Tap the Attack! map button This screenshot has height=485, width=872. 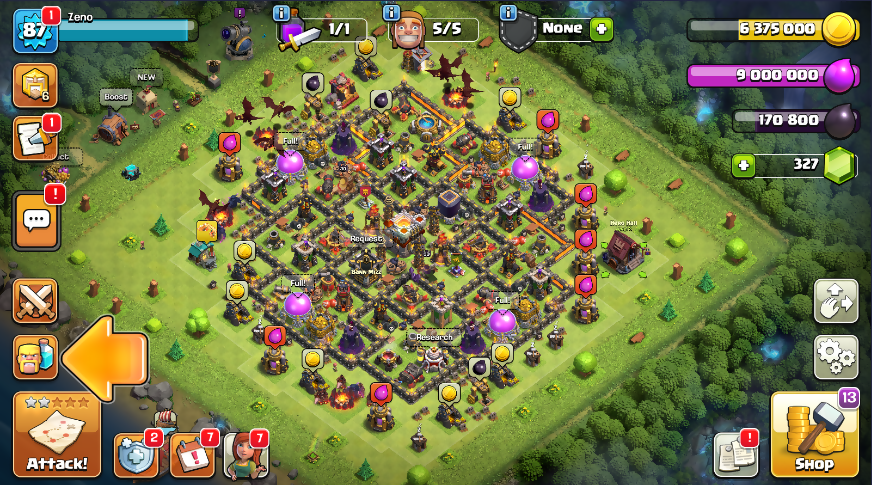point(56,434)
